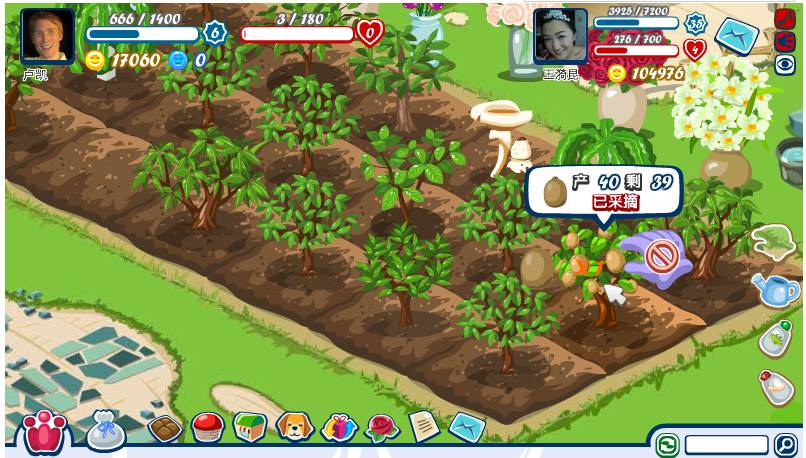806x458 pixels.
Task: Click the blue mail button beside friend's level
Action: tap(737, 36)
